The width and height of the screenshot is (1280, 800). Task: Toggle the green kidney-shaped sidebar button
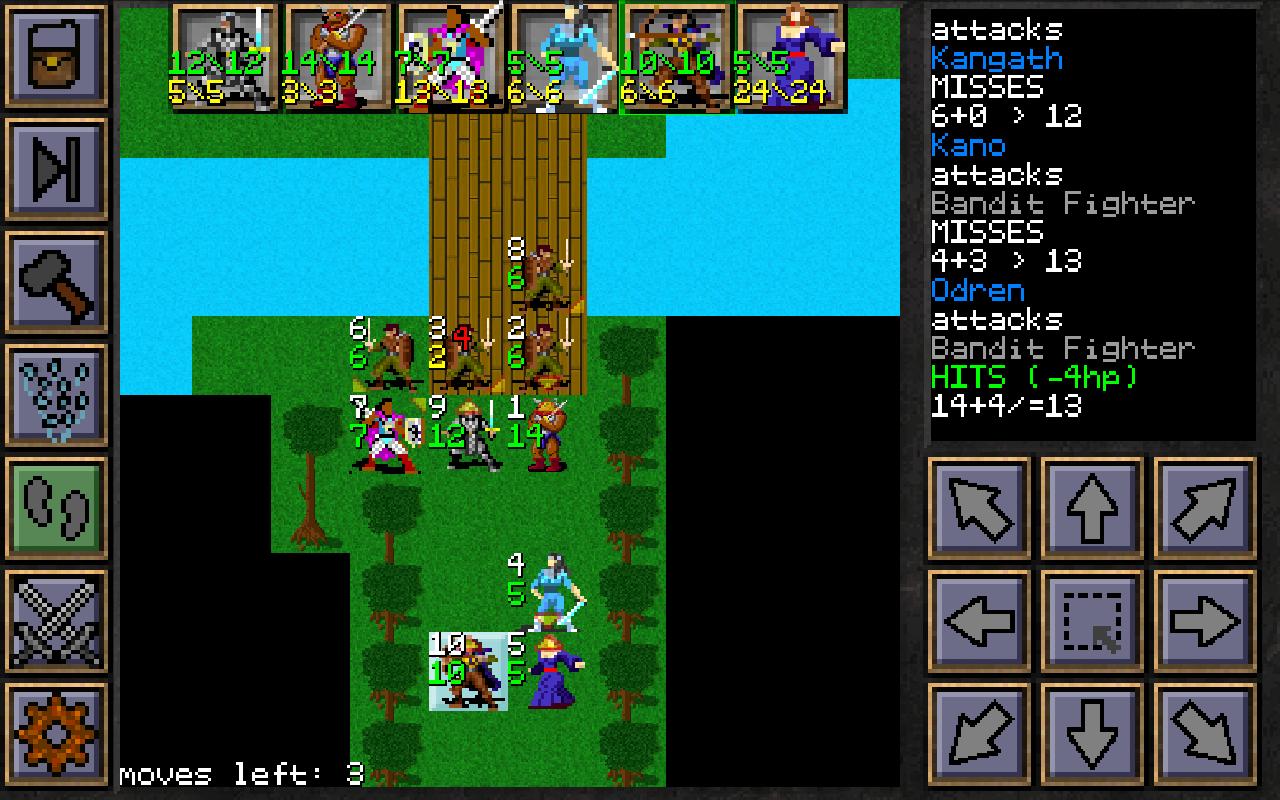pyautogui.click(x=57, y=508)
